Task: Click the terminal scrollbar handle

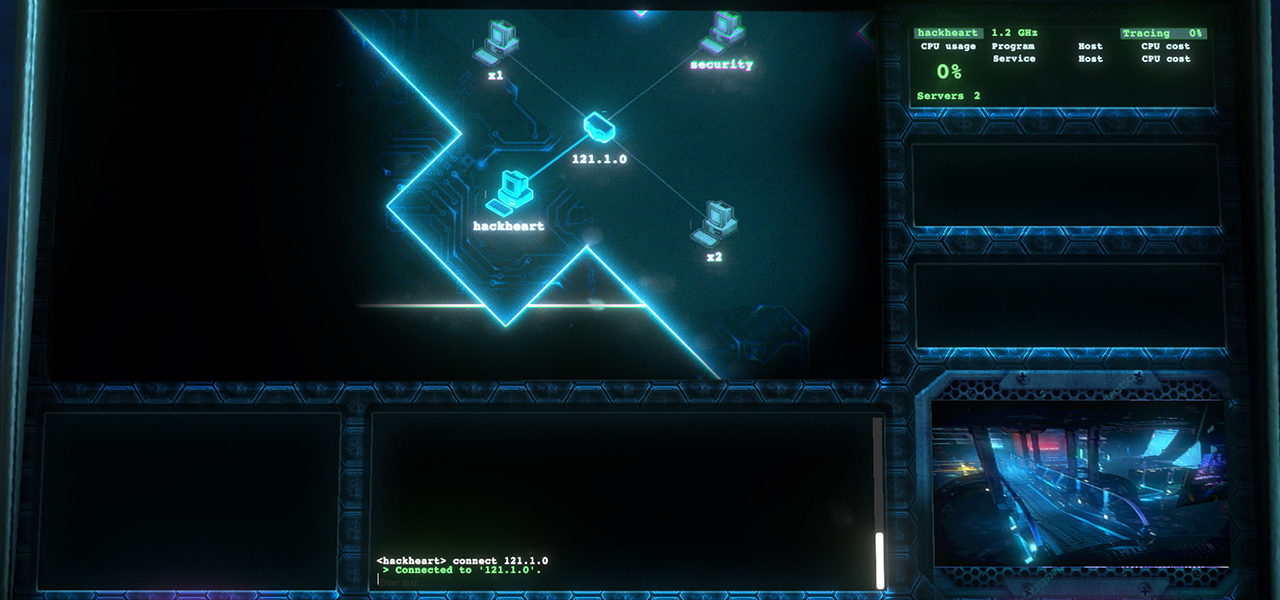Action: (880, 560)
